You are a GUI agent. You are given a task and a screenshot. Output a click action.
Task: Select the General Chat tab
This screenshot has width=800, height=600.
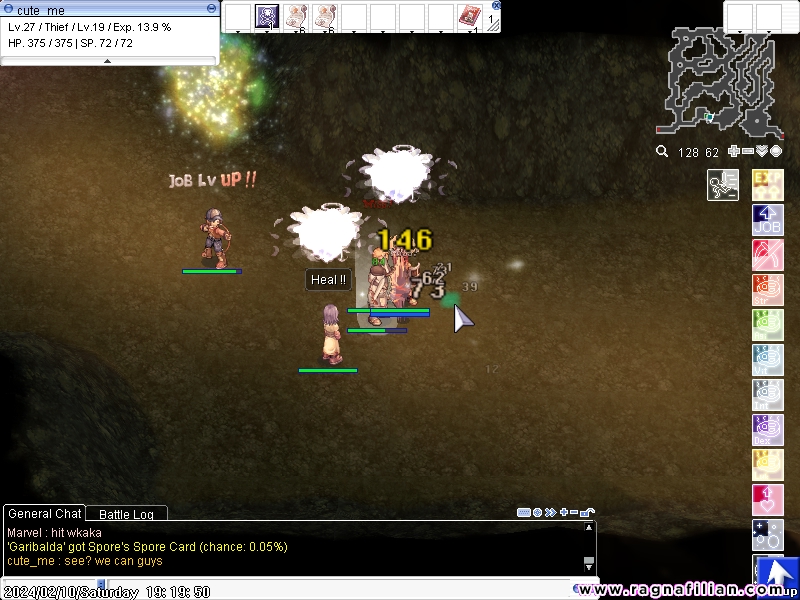tap(44, 514)
